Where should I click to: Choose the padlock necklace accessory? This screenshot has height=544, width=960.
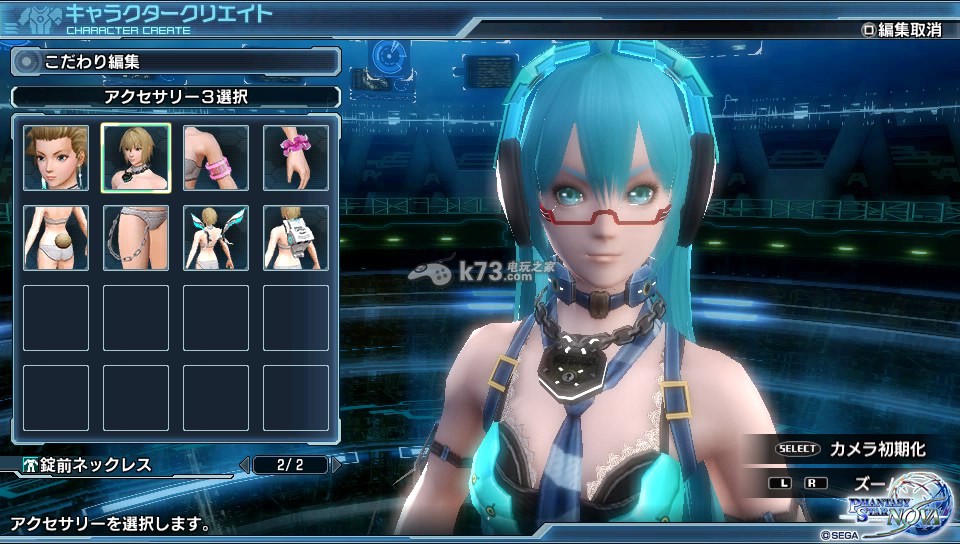136,158
